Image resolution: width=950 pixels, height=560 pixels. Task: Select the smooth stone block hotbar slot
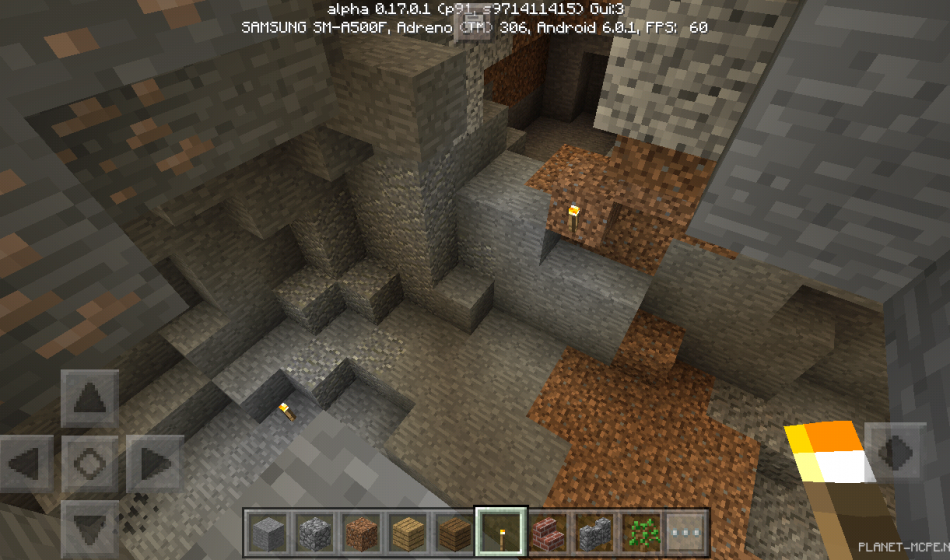(267, 531)
